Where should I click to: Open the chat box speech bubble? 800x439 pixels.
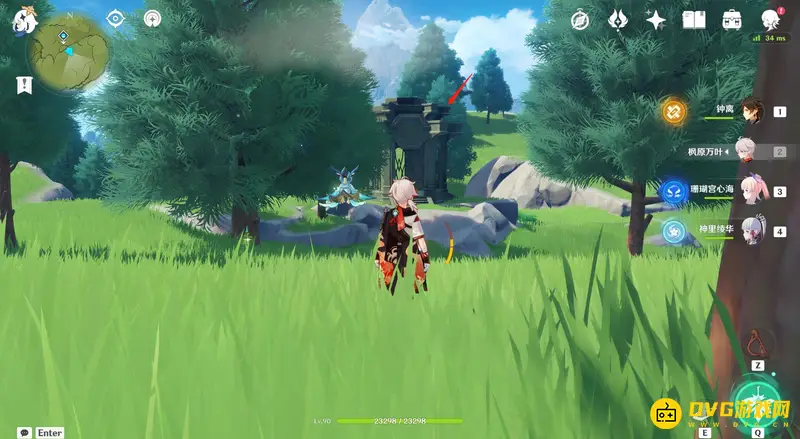click(x=23, y=432)
